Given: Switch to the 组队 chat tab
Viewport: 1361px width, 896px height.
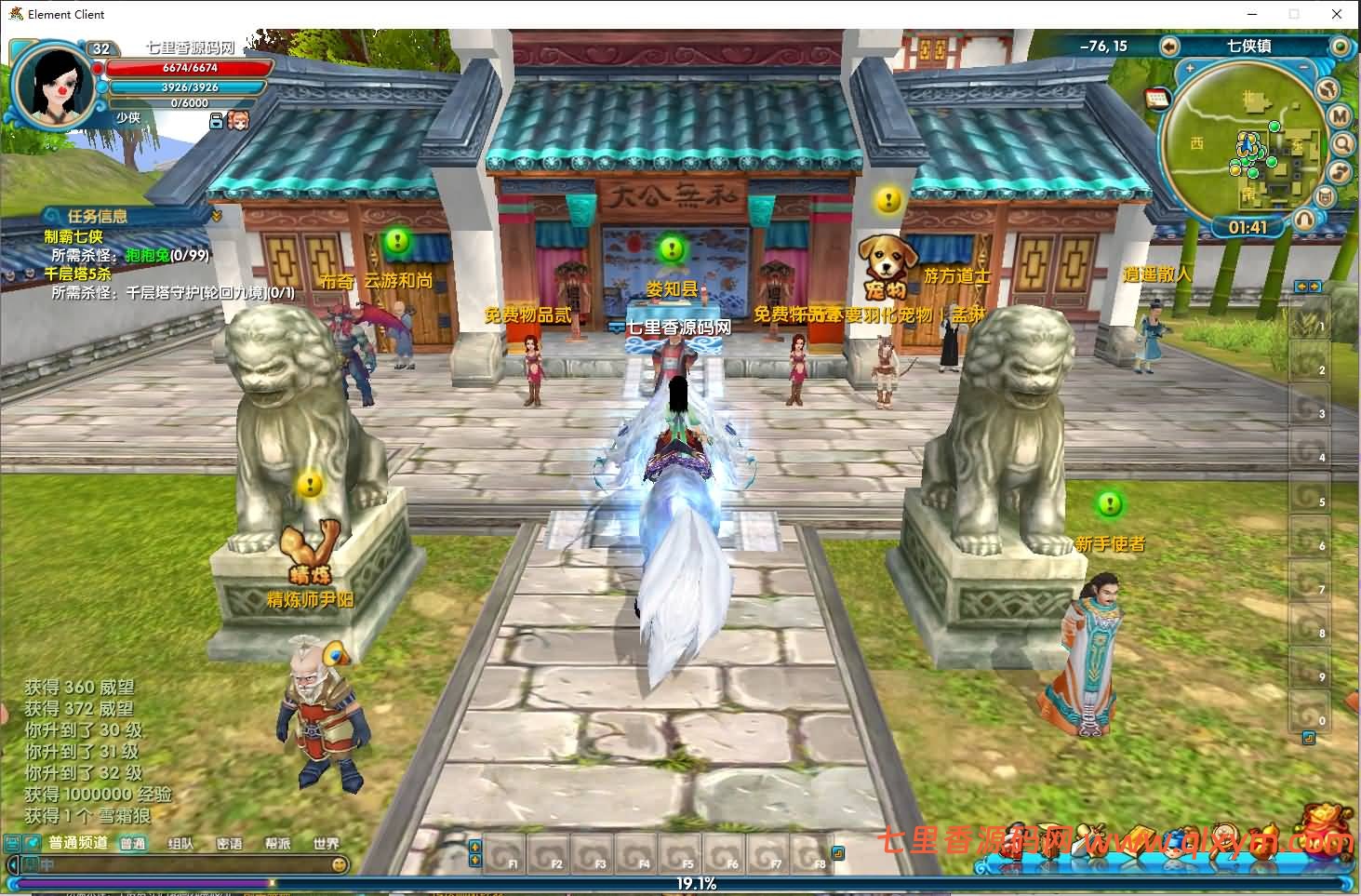Looking at the screenshot, I should 180,843.
